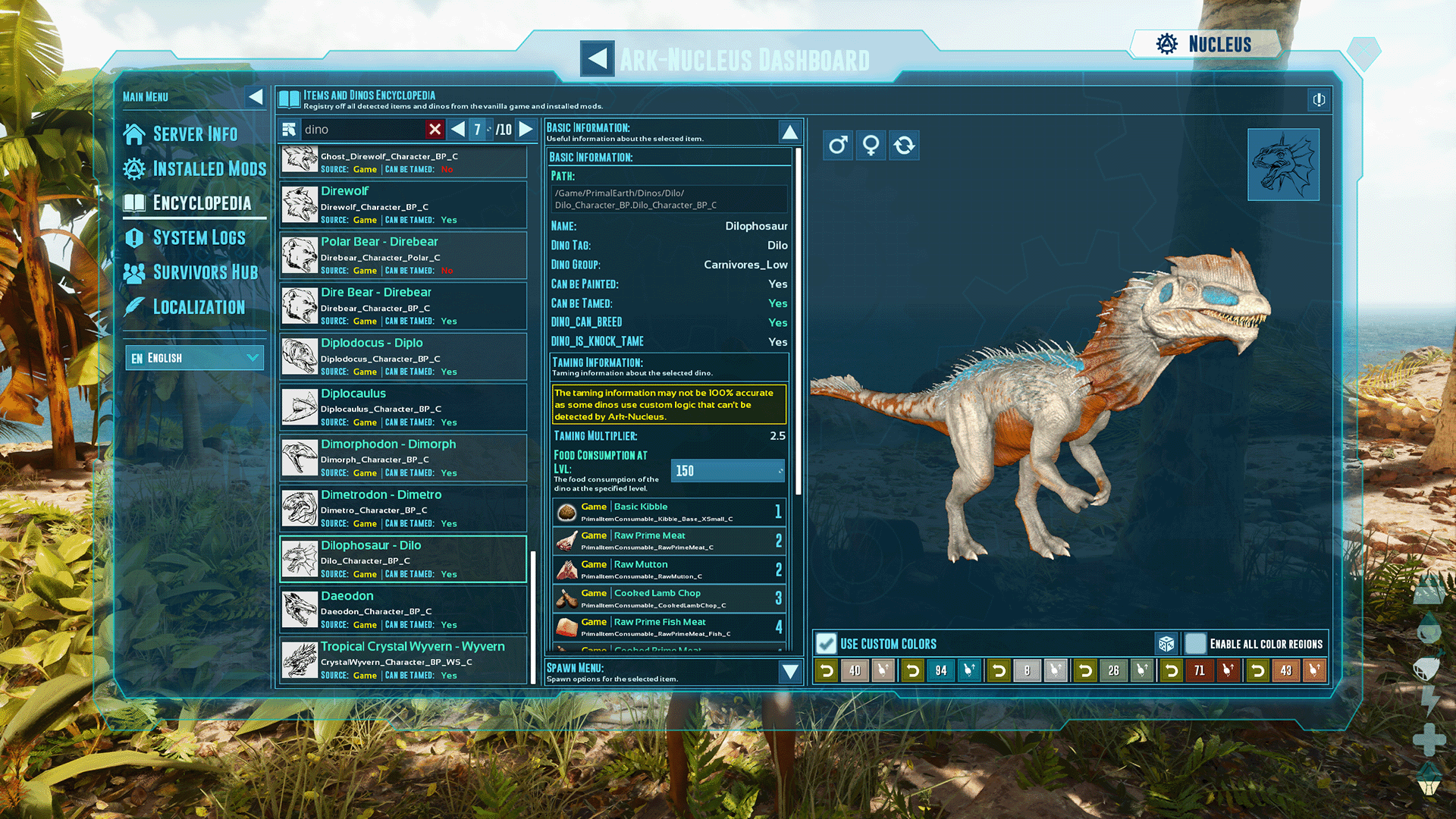Expand the Spawn Menu section
The height and width of the screenshot is (819, 1456).
(x=789, y=672)
